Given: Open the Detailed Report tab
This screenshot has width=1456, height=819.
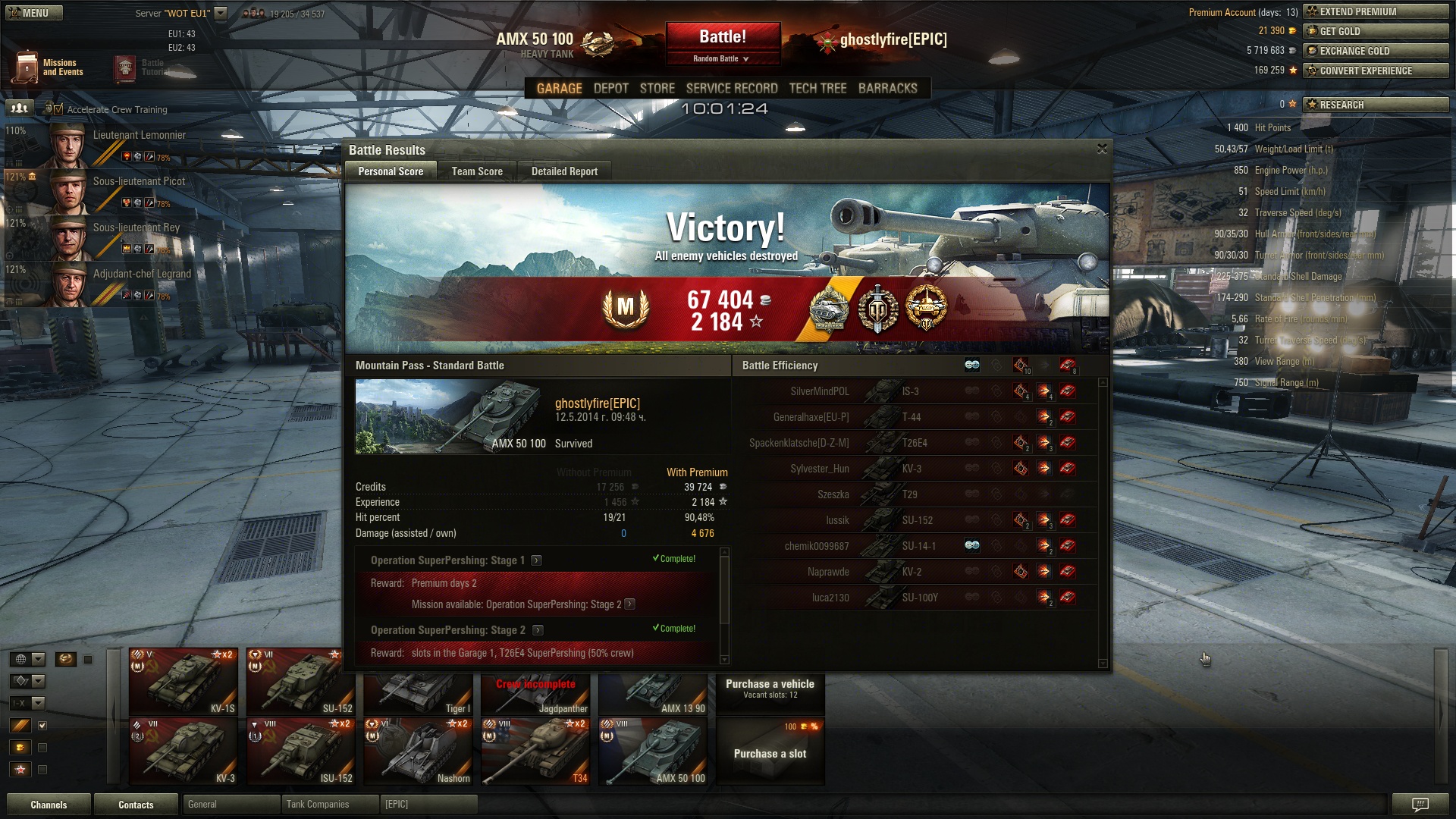Looking at the screenshot, I should point(564,171).
